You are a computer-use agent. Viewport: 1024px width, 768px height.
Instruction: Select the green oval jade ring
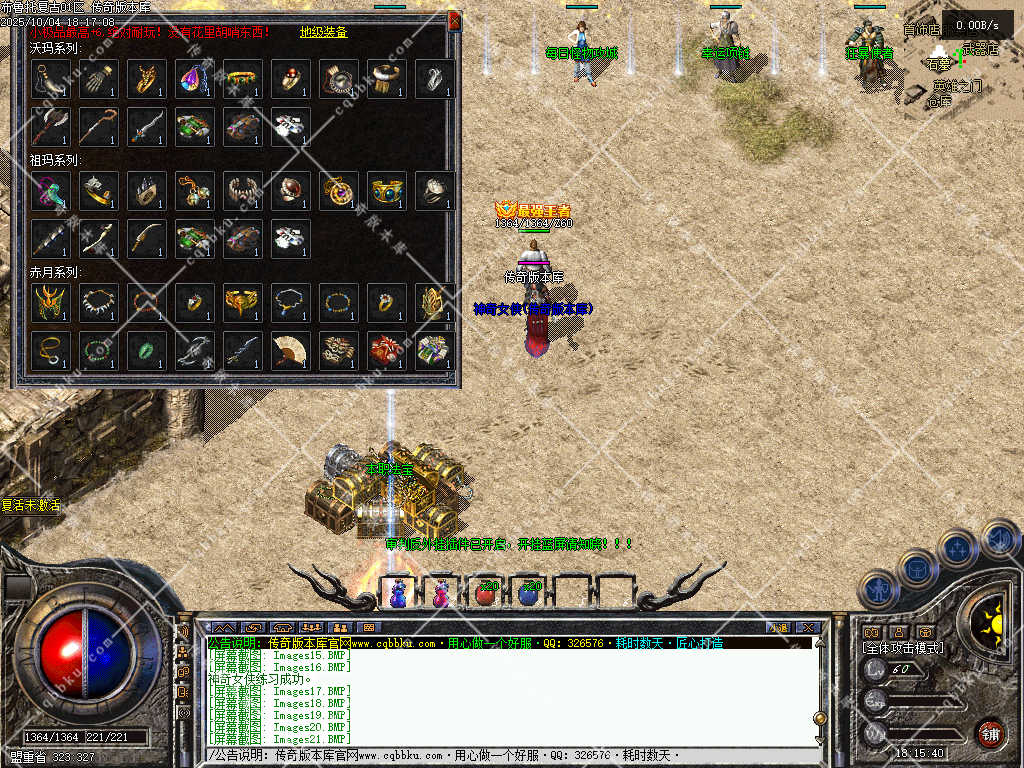pyautogui.click(x=146, y=351)
